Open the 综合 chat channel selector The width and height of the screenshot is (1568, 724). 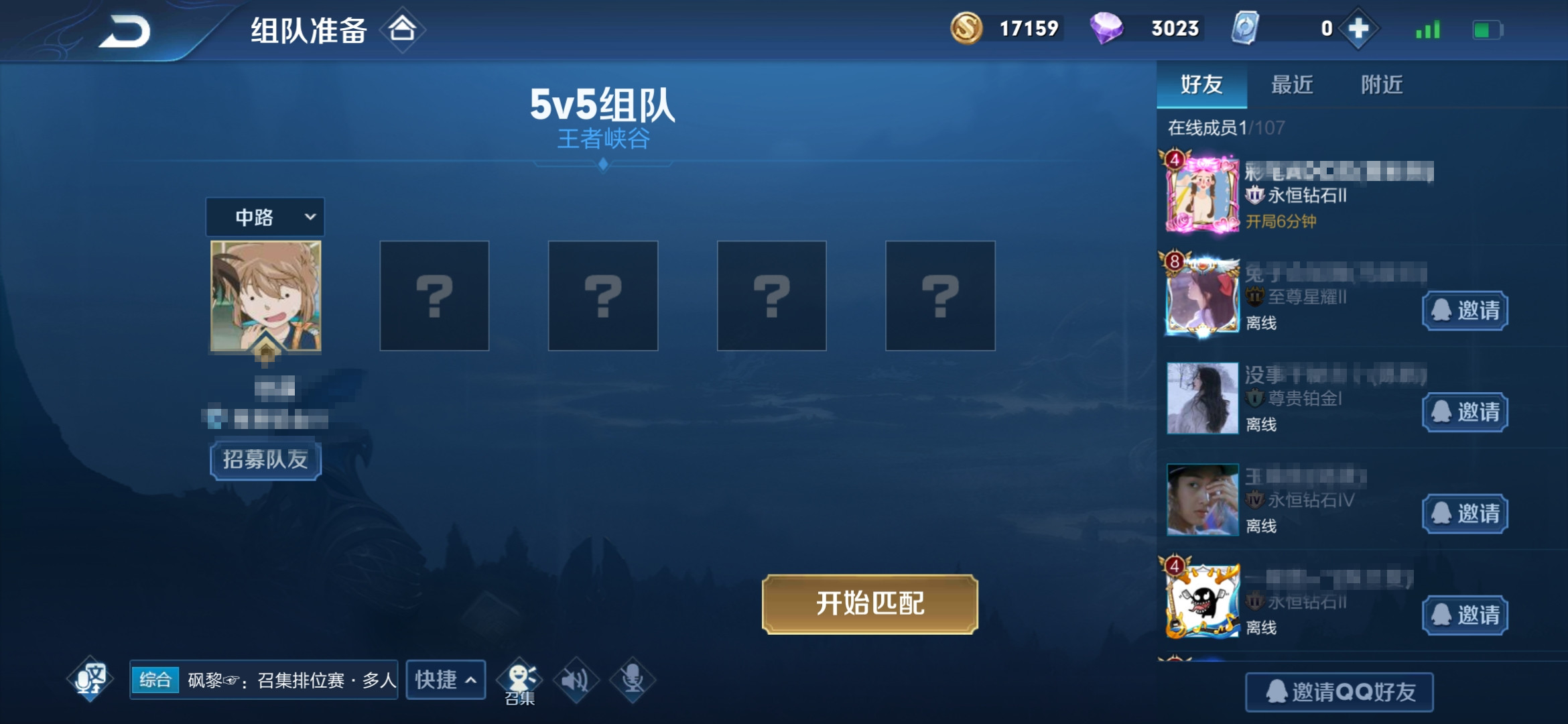click(155, 679)
